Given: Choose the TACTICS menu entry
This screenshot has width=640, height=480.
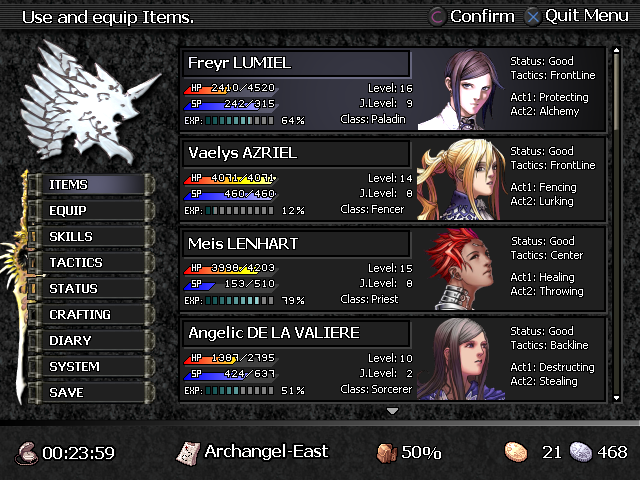Looking at the screenshot, I should (90, 263).
